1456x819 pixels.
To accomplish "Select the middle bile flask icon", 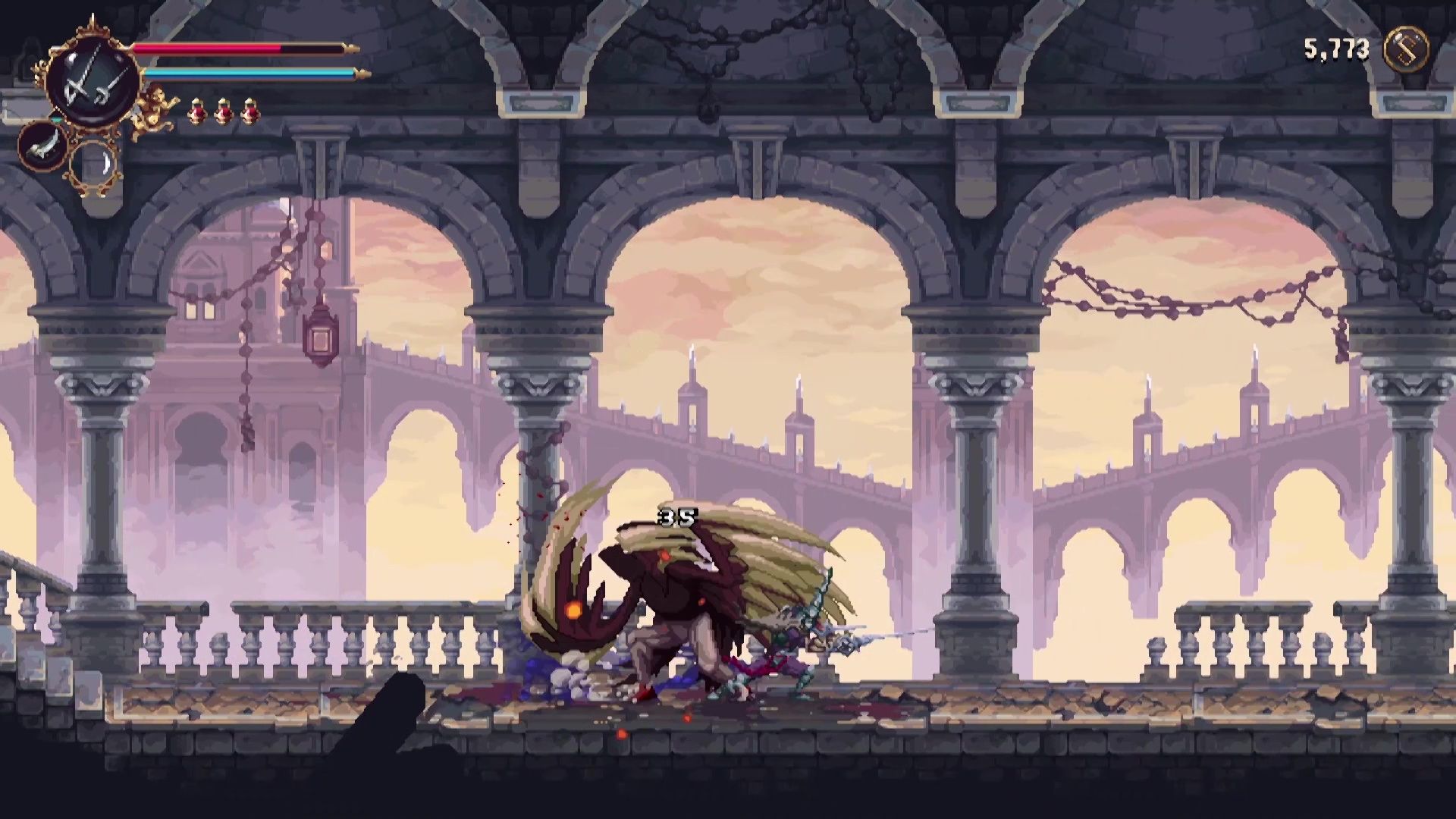I will [224, 112].
